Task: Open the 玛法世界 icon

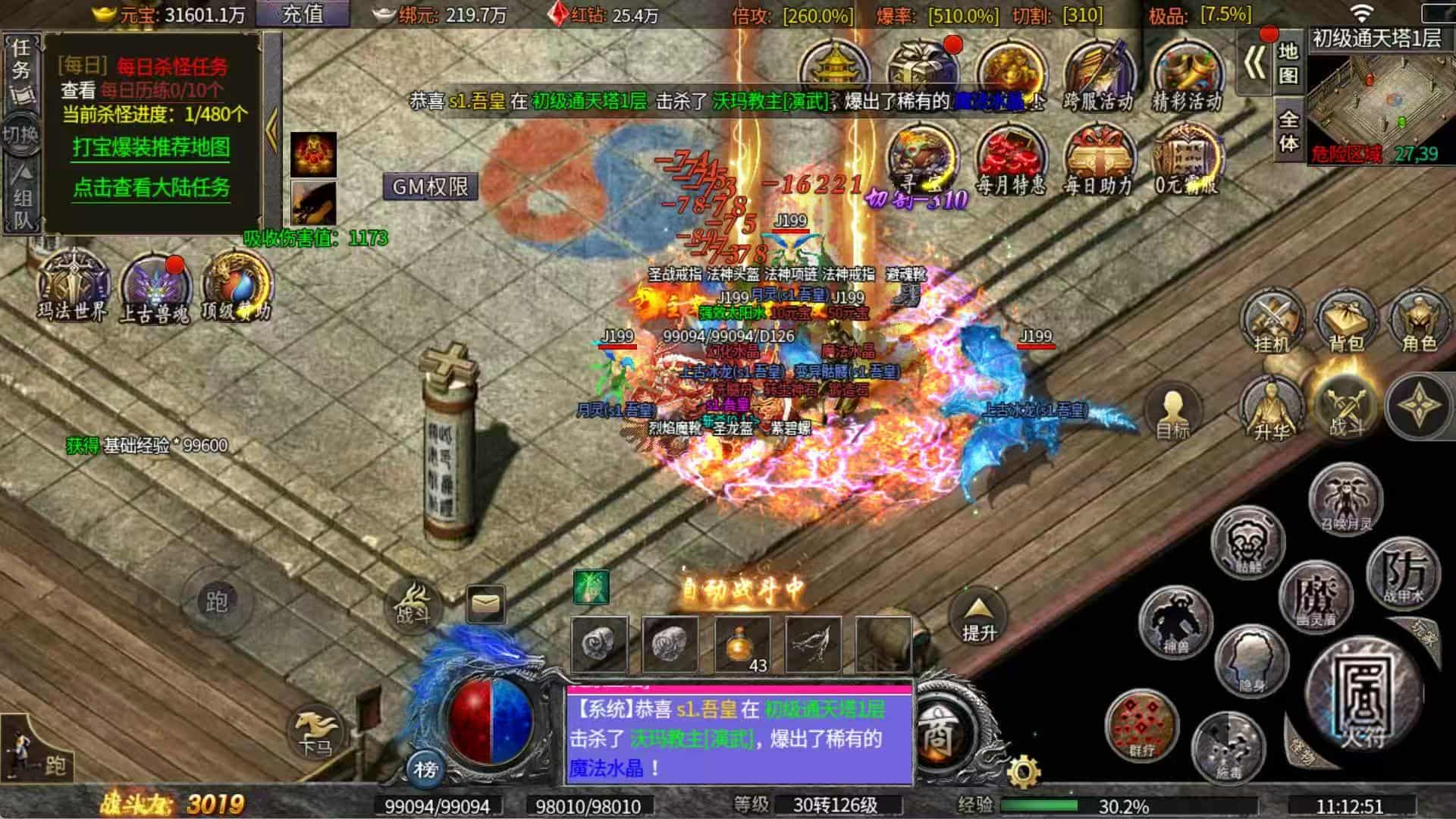Action: 74,285
